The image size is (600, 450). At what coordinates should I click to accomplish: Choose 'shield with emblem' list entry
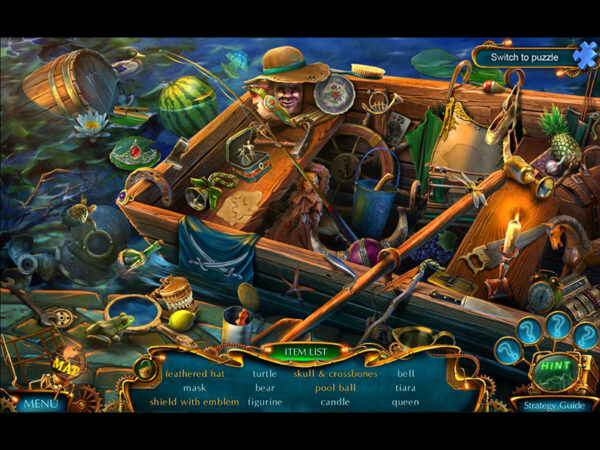coord(195,402)
